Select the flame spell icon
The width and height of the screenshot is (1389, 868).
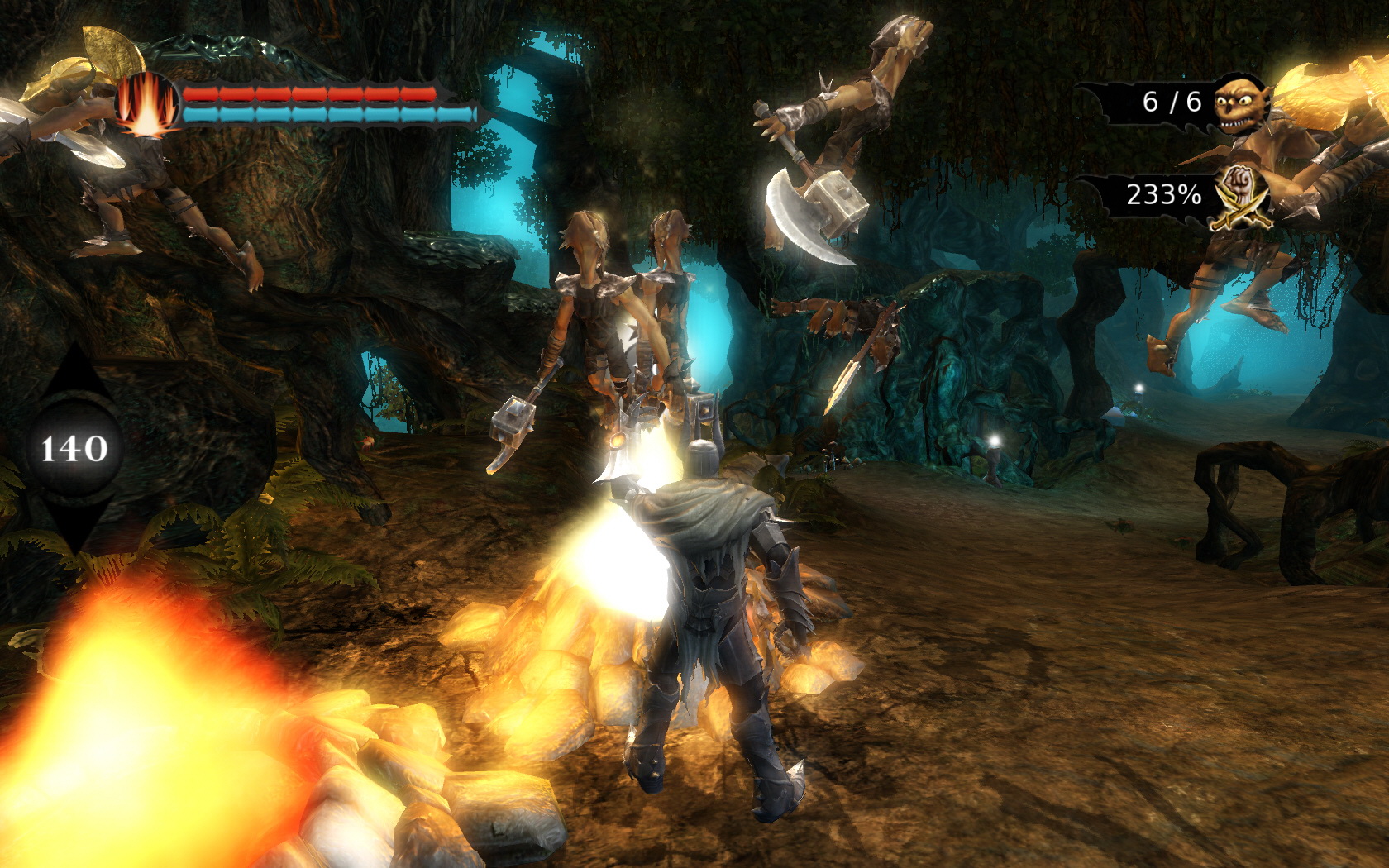[147, 105]
